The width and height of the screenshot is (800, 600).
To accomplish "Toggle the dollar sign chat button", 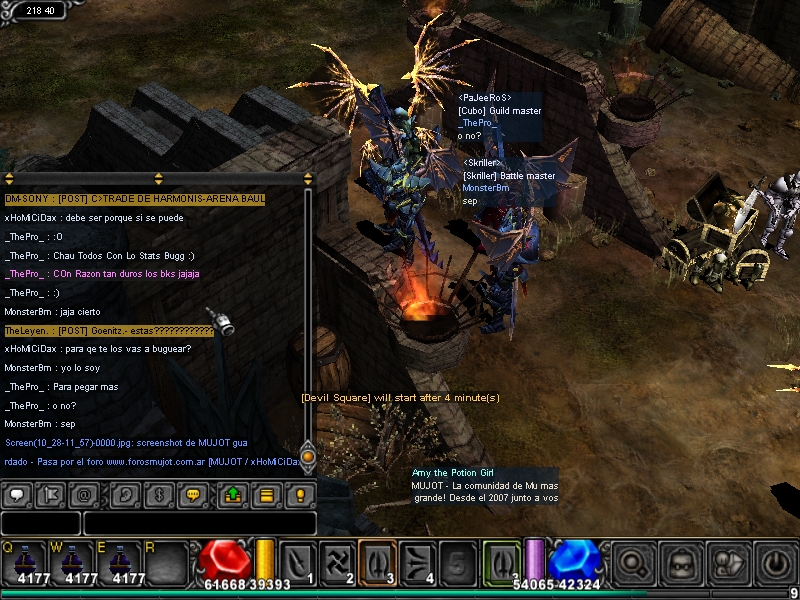I will (x=159, y=494).
